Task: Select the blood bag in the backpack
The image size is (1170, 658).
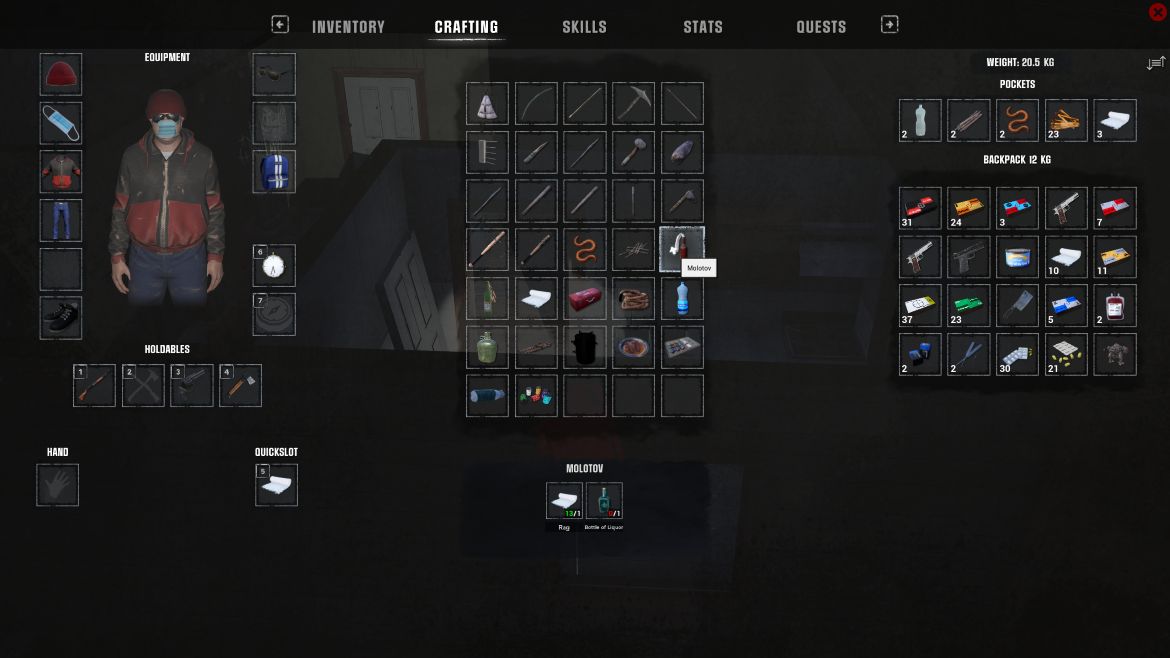Action: [1115, 305]
